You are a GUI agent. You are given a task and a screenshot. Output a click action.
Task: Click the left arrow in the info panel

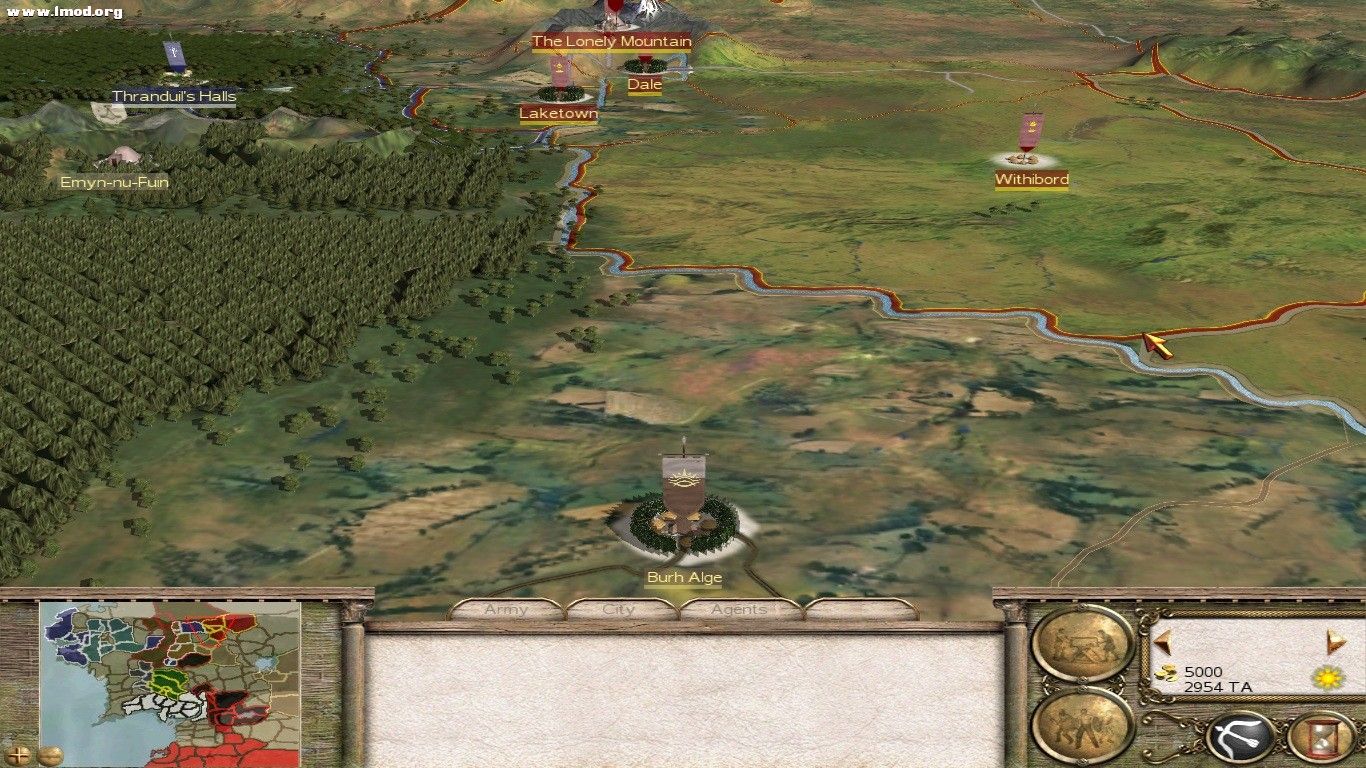tap(1162, 641)
